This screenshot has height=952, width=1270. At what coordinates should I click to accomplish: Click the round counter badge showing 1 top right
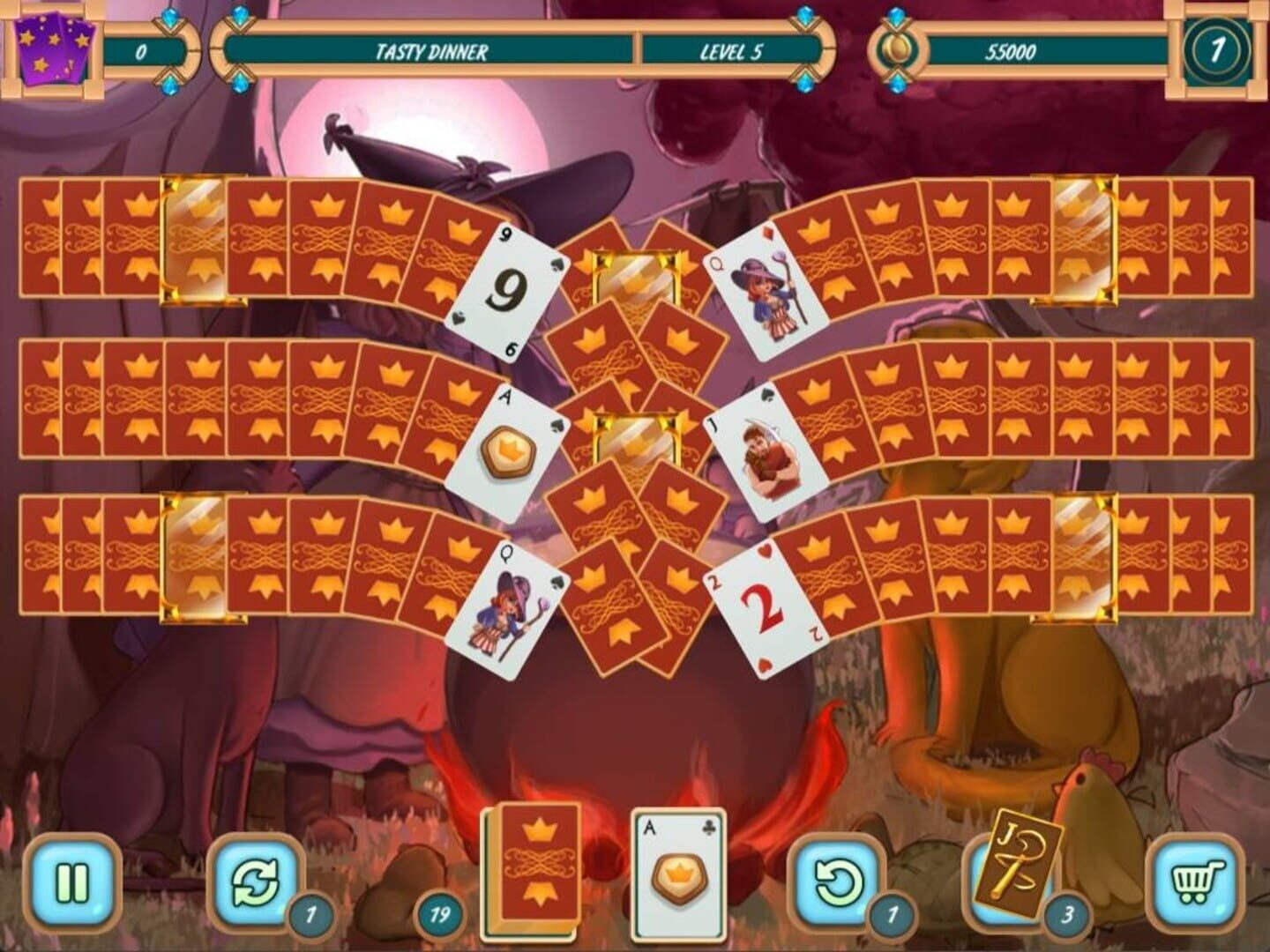click(x=1221, y=50)
